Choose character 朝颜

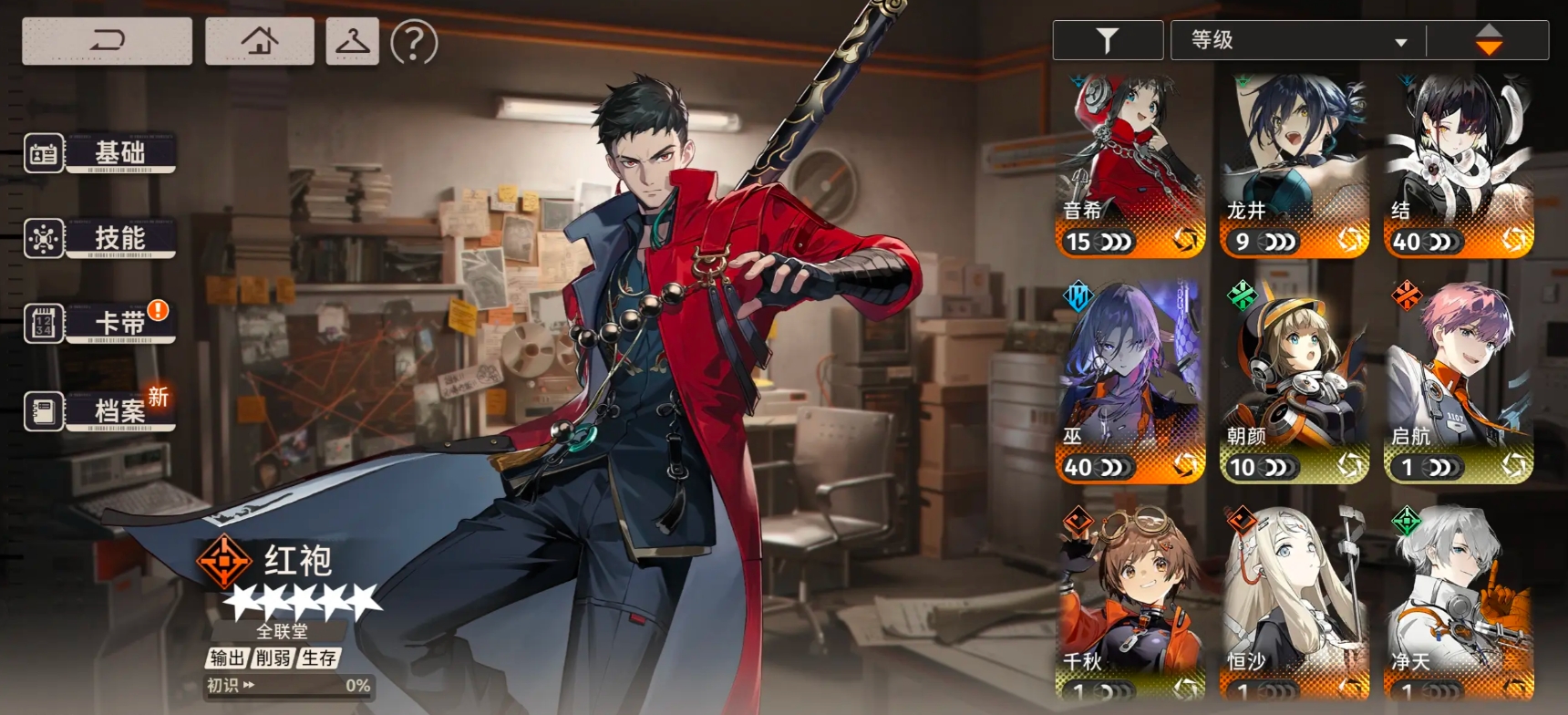1295,383
